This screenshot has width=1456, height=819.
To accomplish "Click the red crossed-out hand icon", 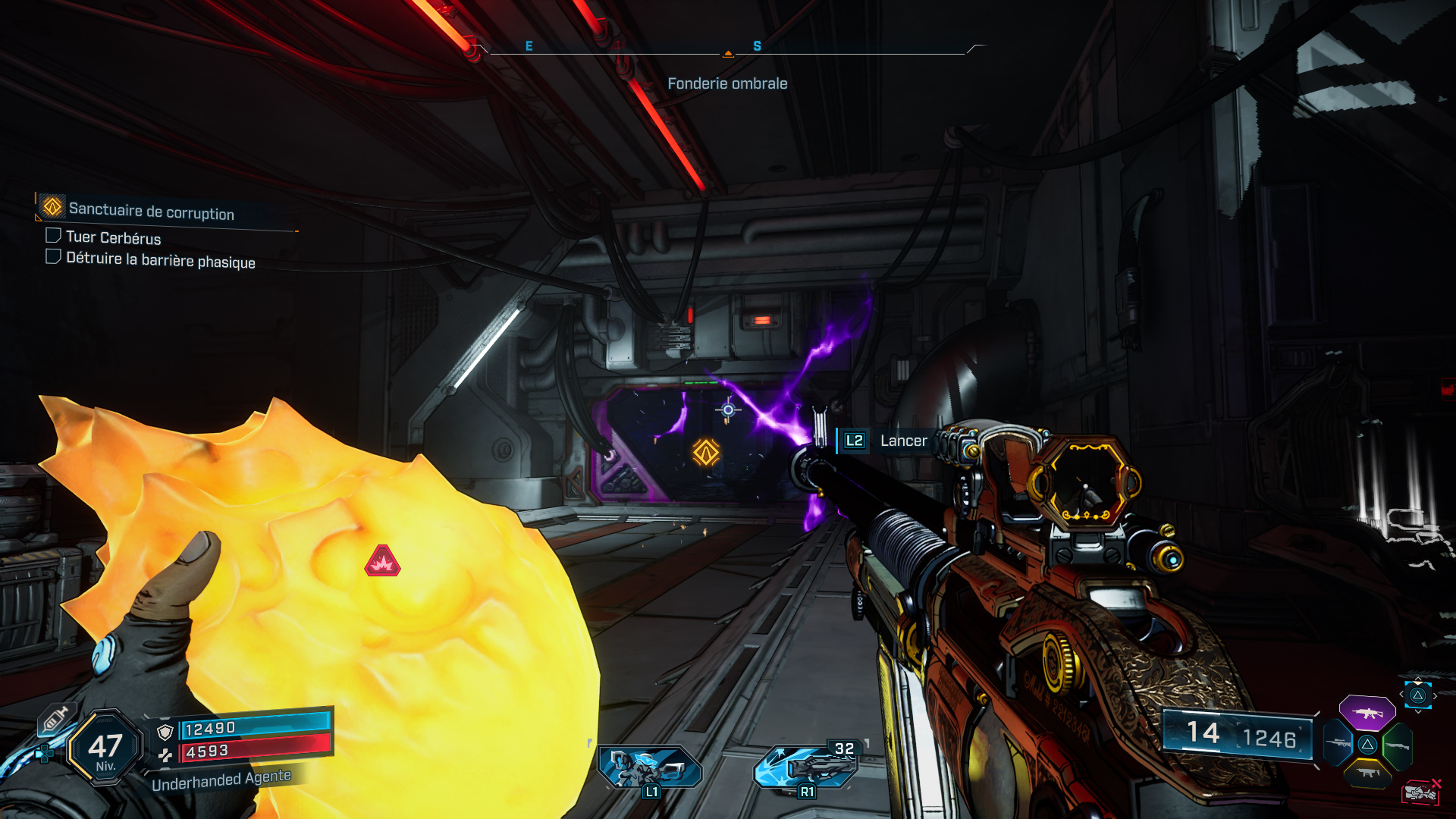I will pyautogui.click(x=1420, y=792).
